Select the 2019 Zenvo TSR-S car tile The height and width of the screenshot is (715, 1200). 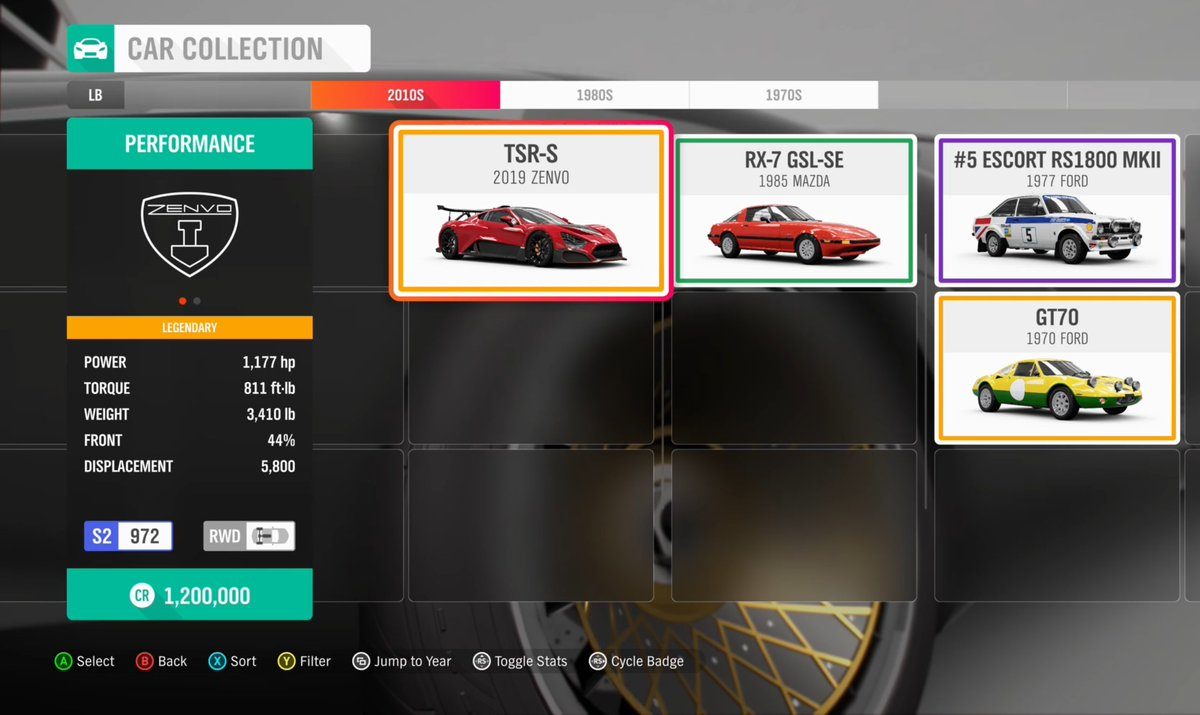(530, 212)
